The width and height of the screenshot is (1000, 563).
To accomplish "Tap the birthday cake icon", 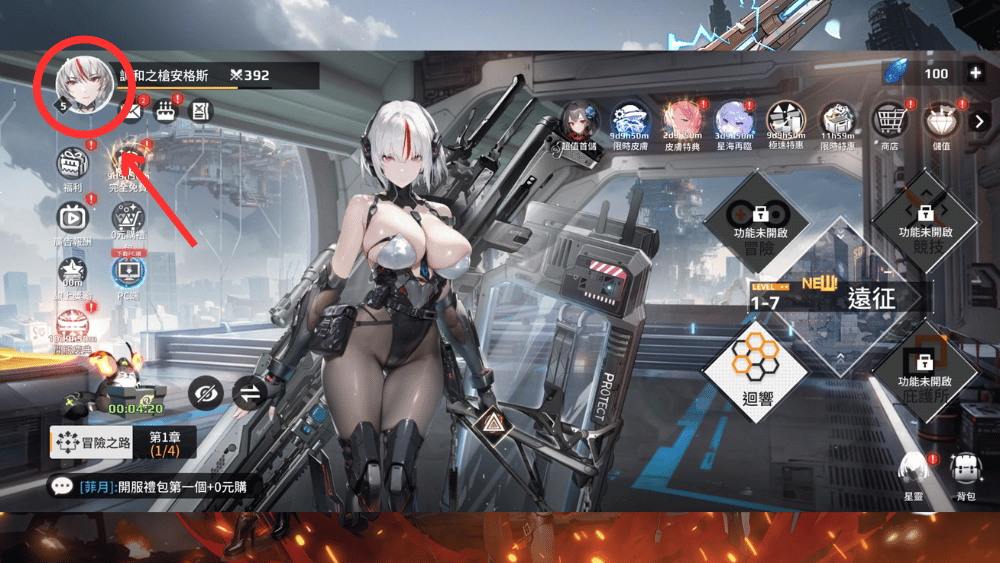I will click(166, 110).
